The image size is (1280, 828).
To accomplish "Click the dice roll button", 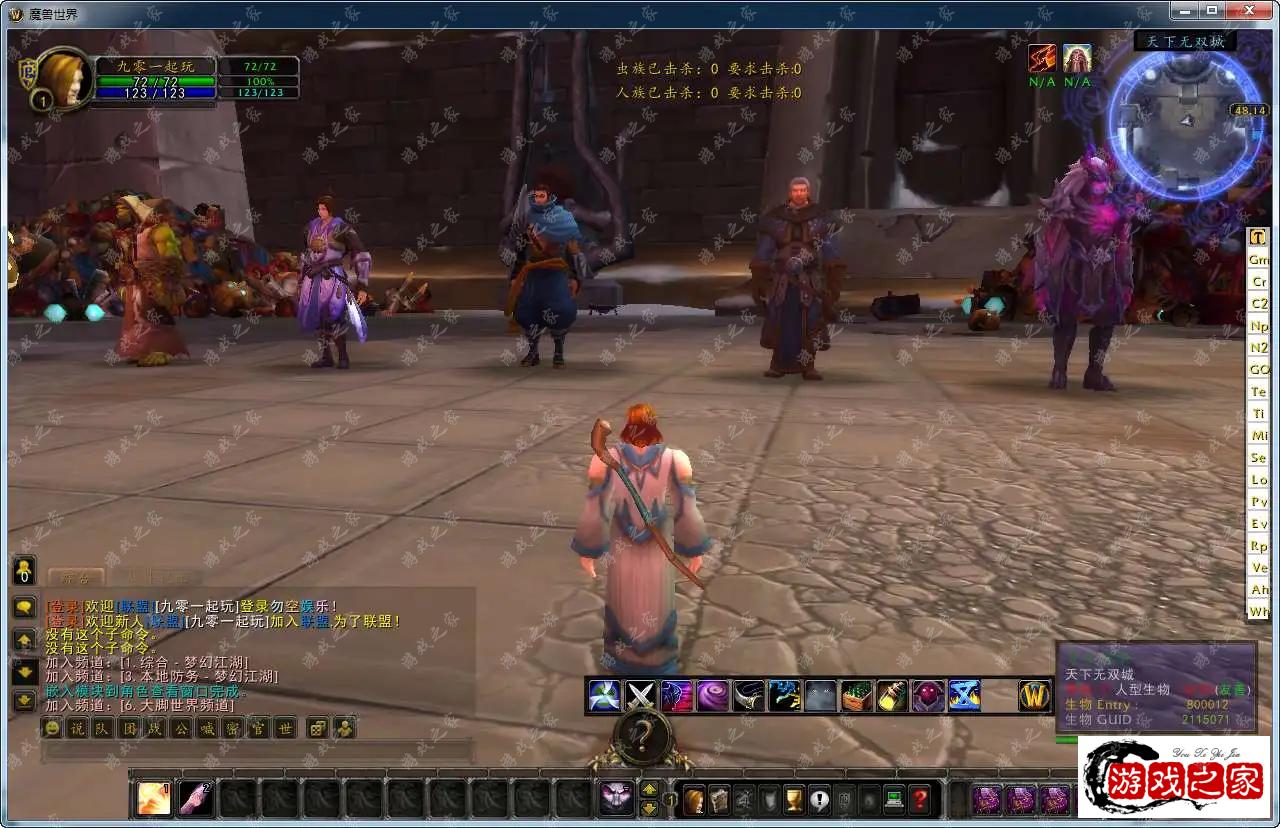I will 317,728.
